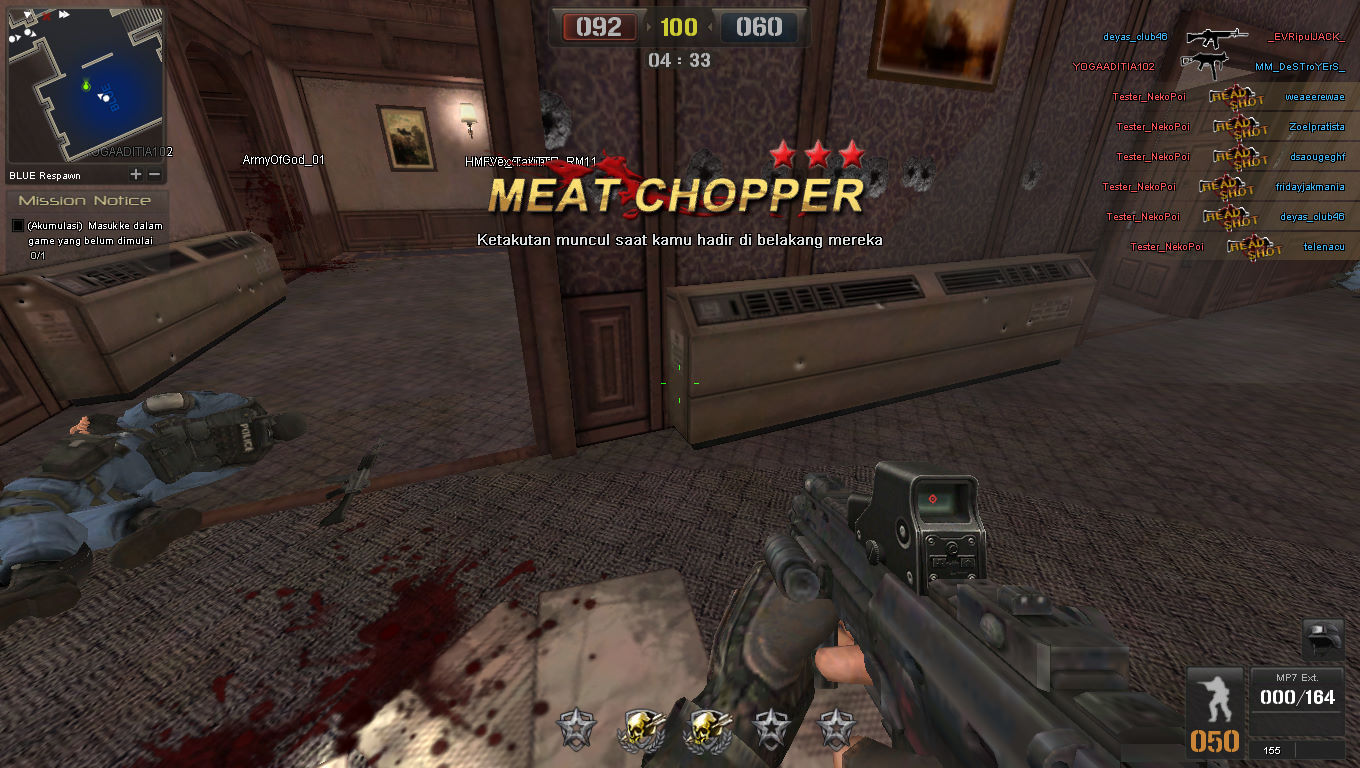This screenshot has height=768, width=1360.
Task: Click the ammo bar under 000/164
Action: pos(1297,712)
